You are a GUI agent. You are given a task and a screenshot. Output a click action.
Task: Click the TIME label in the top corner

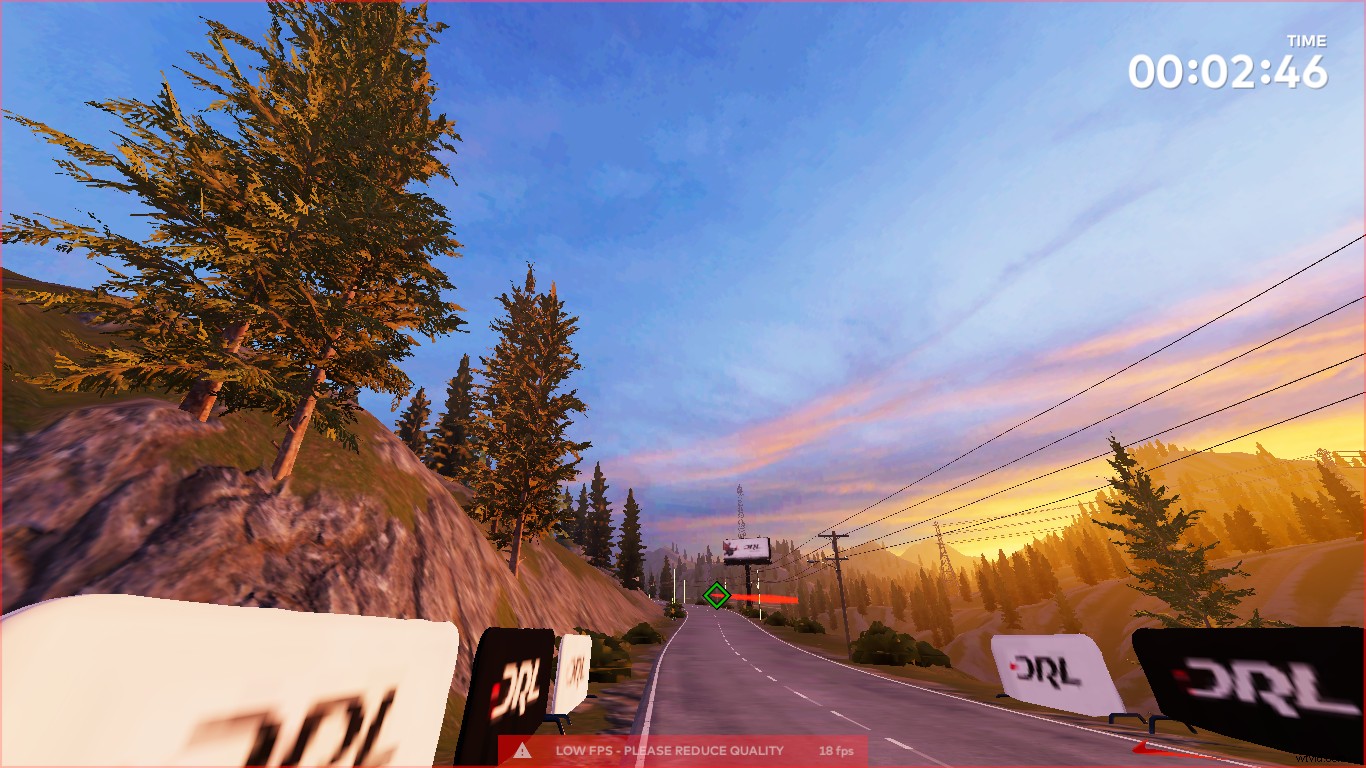1307,41
